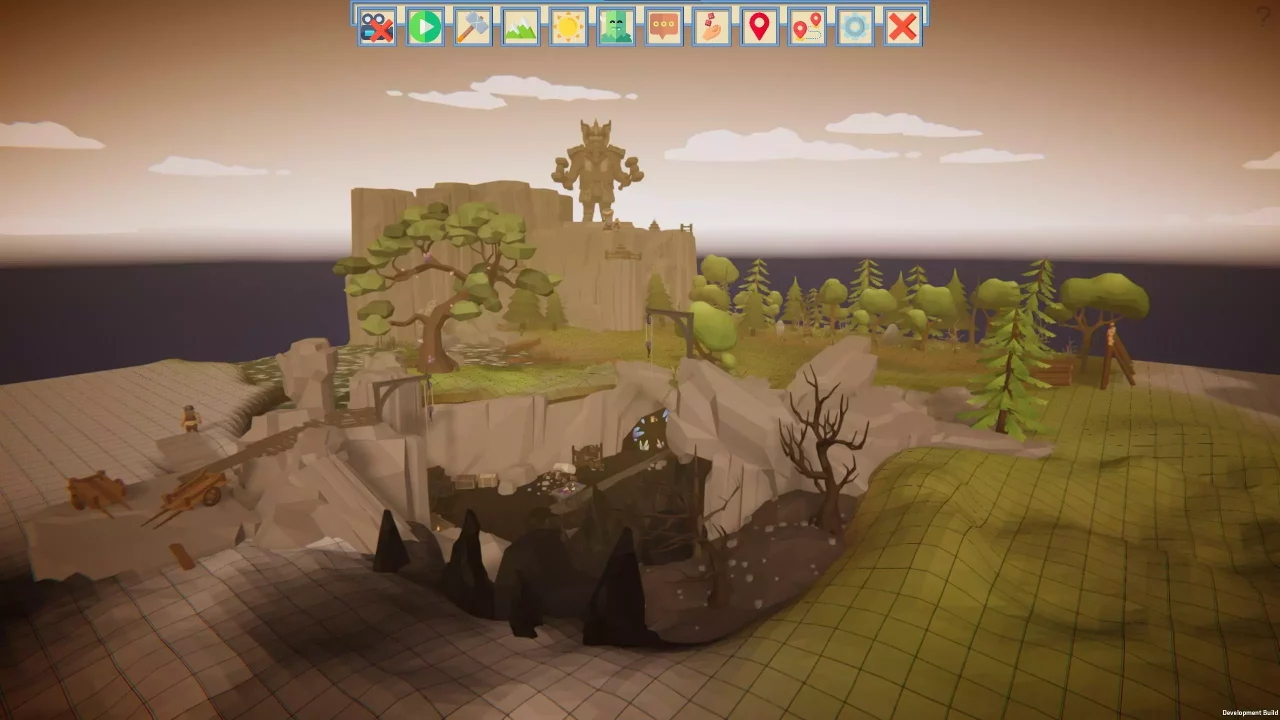Open the mountain terrain editor tool
1280x720 pixels.
click(519, 27)
